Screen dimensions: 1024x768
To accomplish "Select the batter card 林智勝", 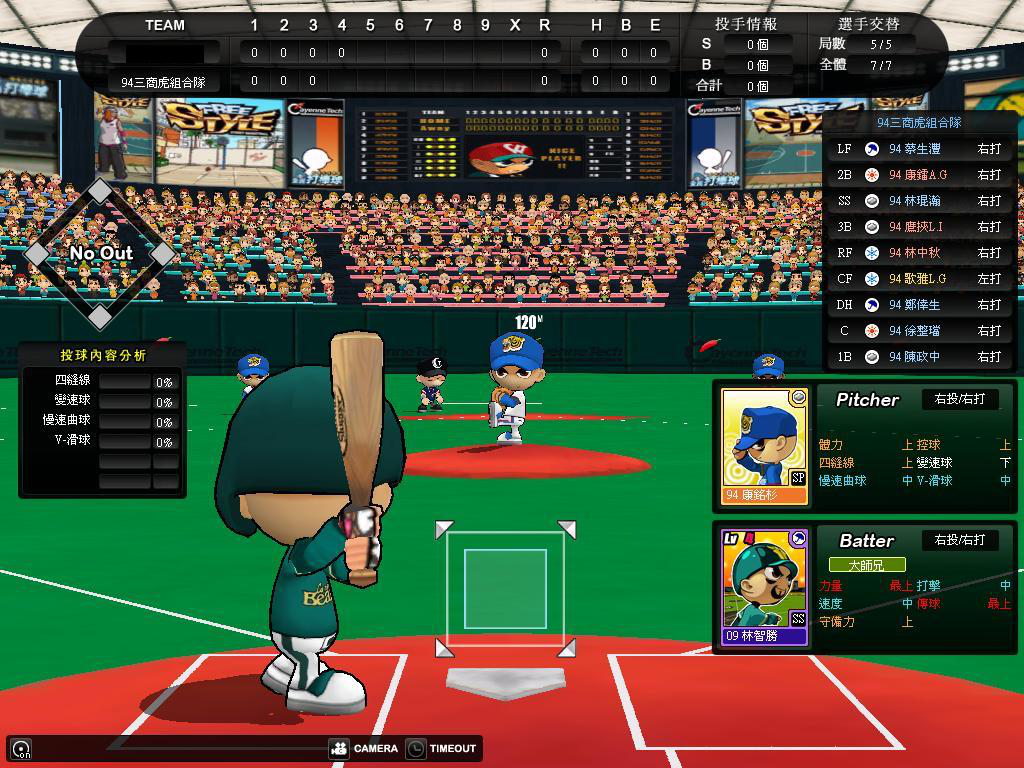I will click(765, 586).
